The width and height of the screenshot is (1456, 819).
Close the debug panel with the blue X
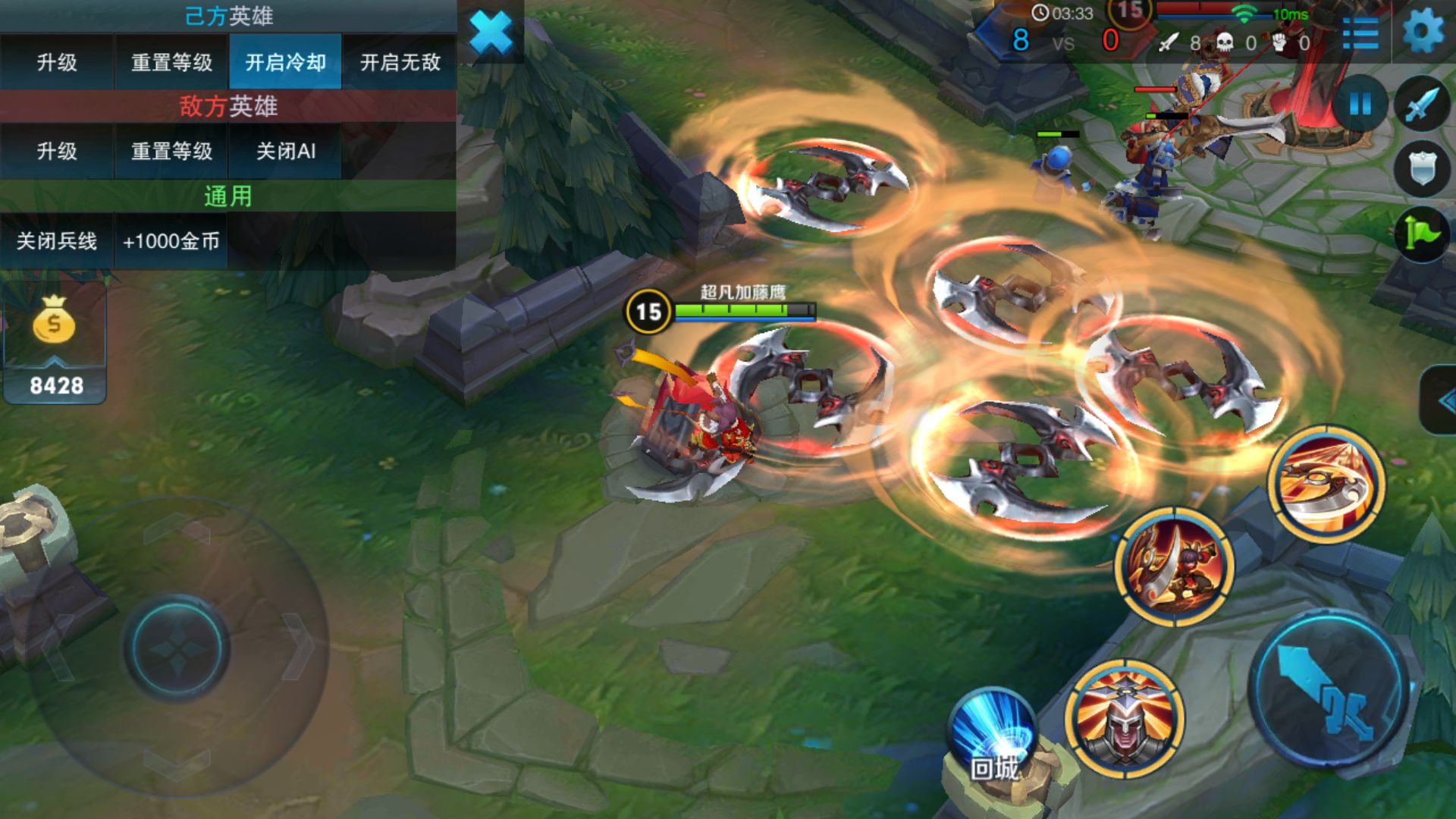point(491,33)
